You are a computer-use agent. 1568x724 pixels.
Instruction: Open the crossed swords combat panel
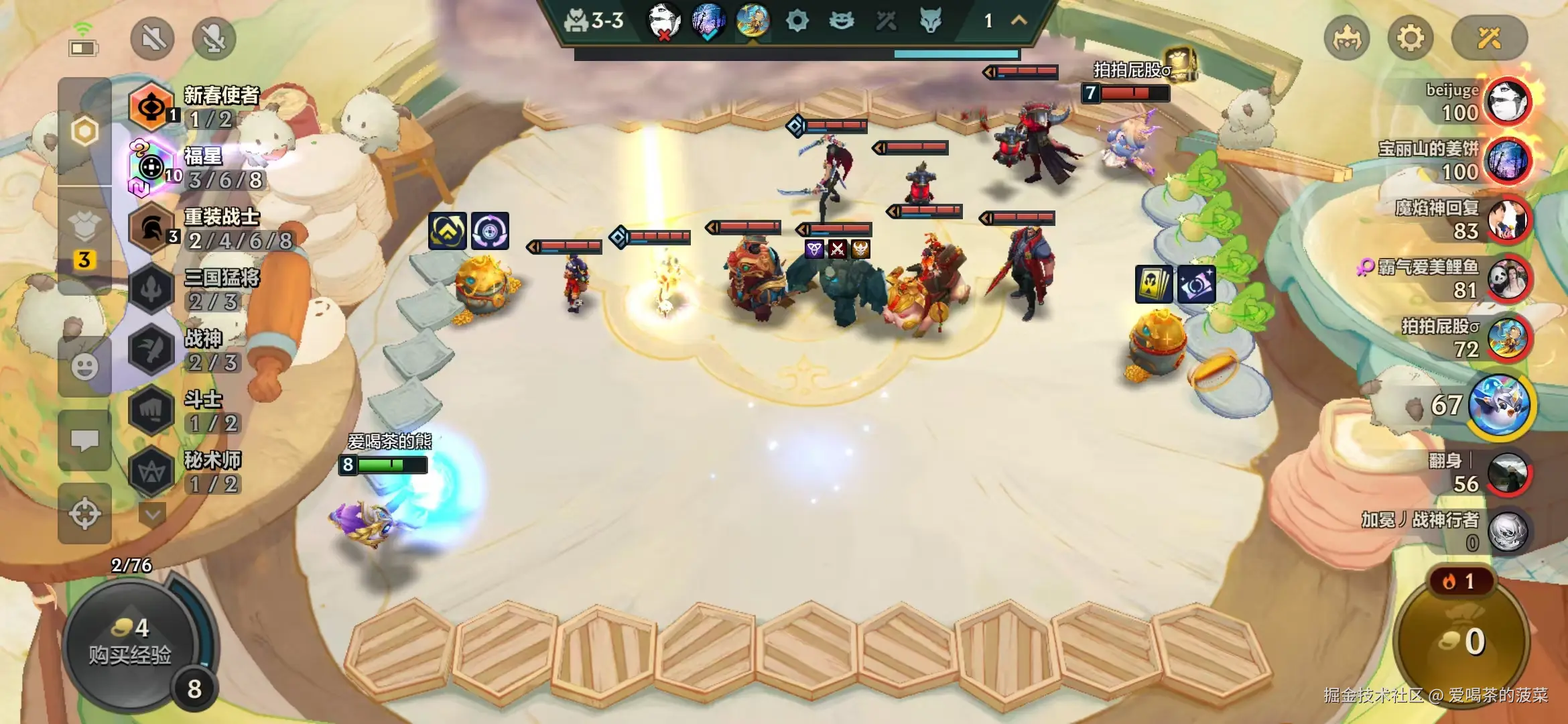tap(1489, 38)
